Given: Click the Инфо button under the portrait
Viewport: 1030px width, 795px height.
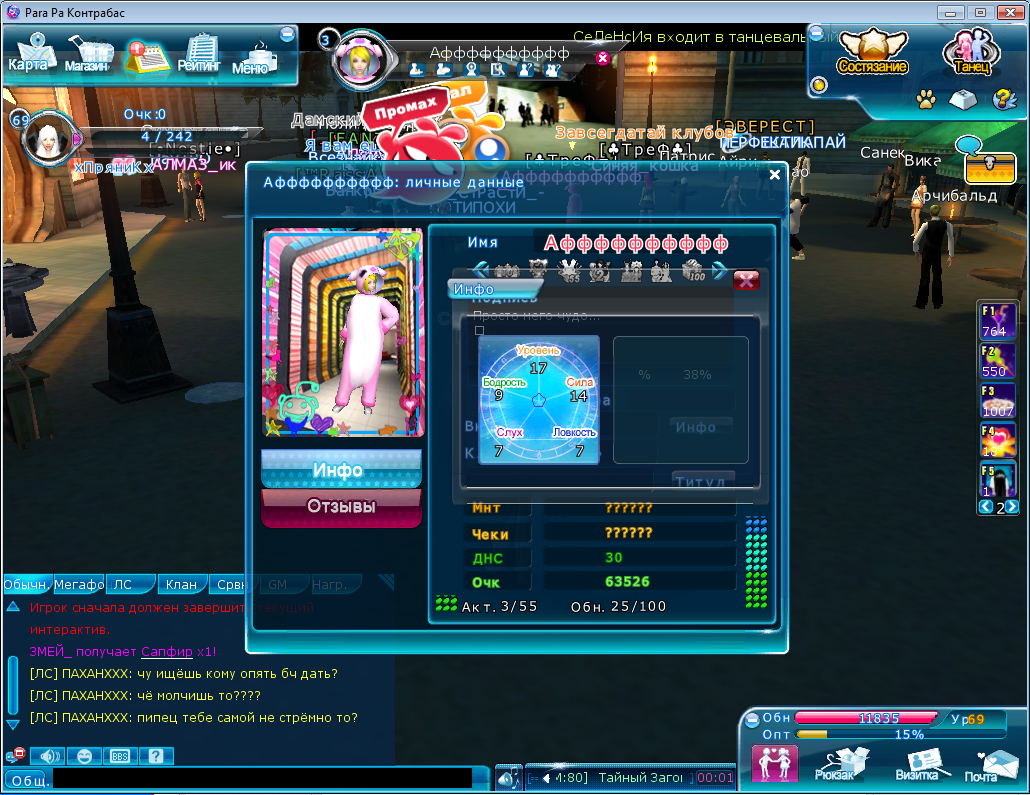Looking at the screenshot, I should click(x=341, y=469).
